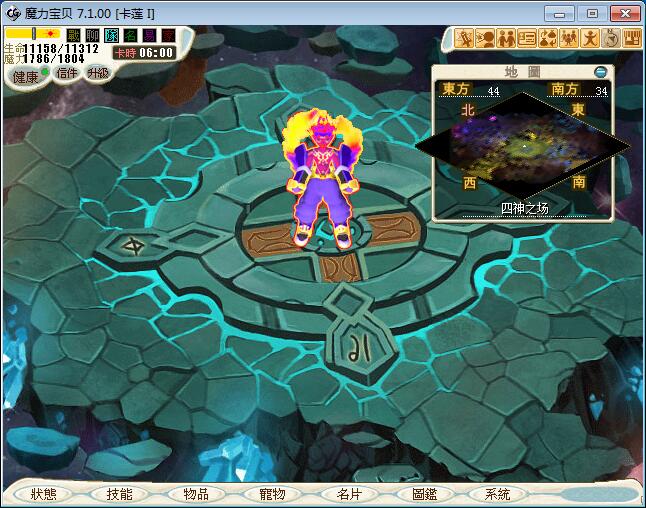Toggle the 聊 chat mode switch
The image size is (646, 508).
click(93, 34)
